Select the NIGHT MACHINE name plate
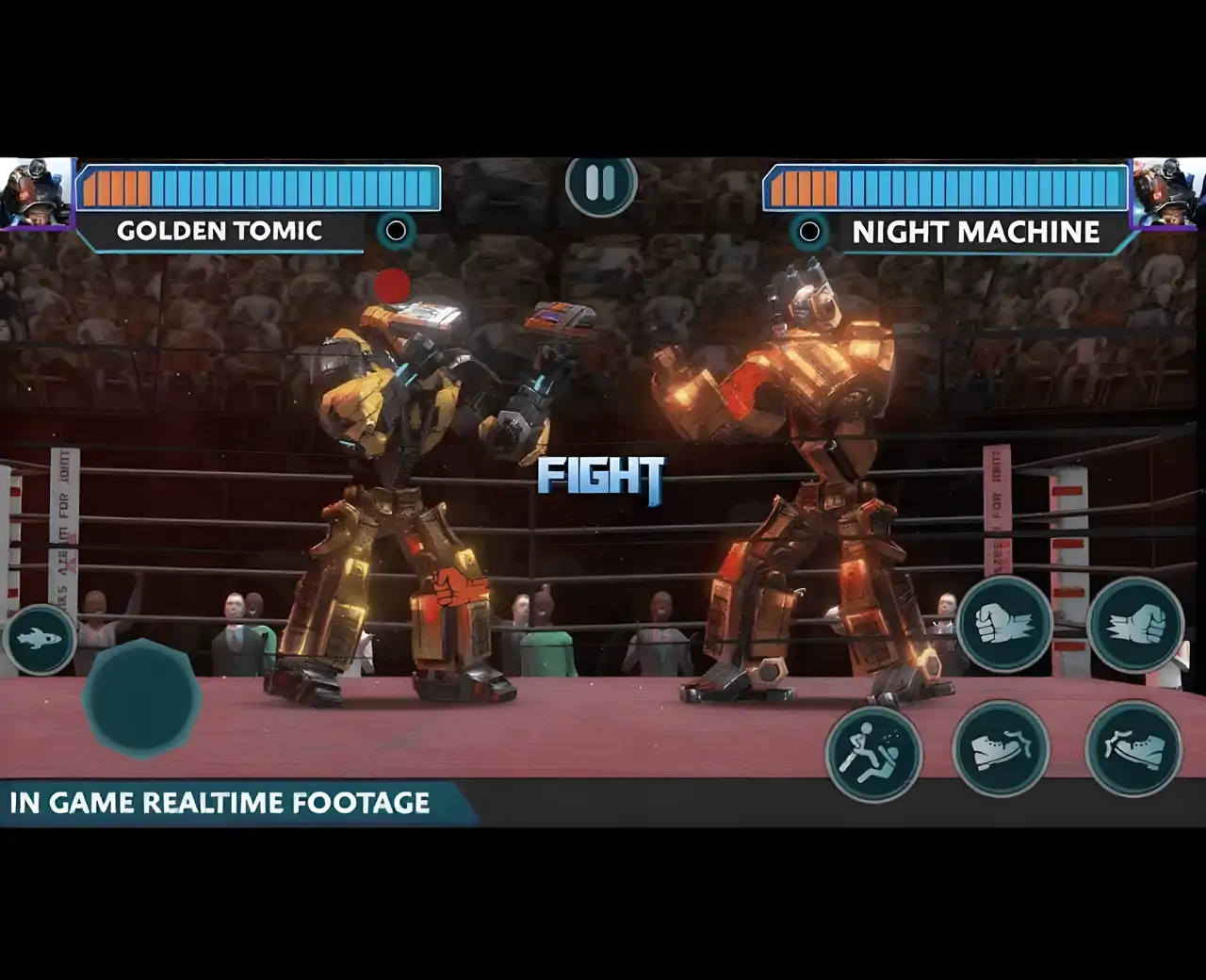 (977, 232)
